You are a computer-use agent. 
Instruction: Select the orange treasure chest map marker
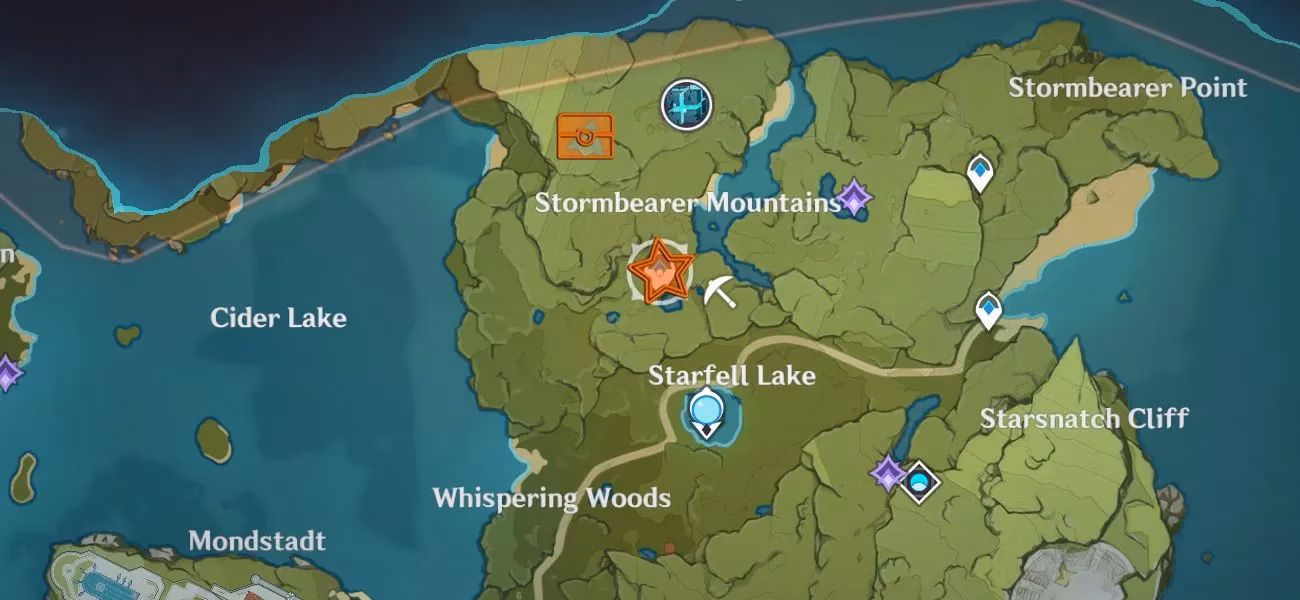point(585,136)
